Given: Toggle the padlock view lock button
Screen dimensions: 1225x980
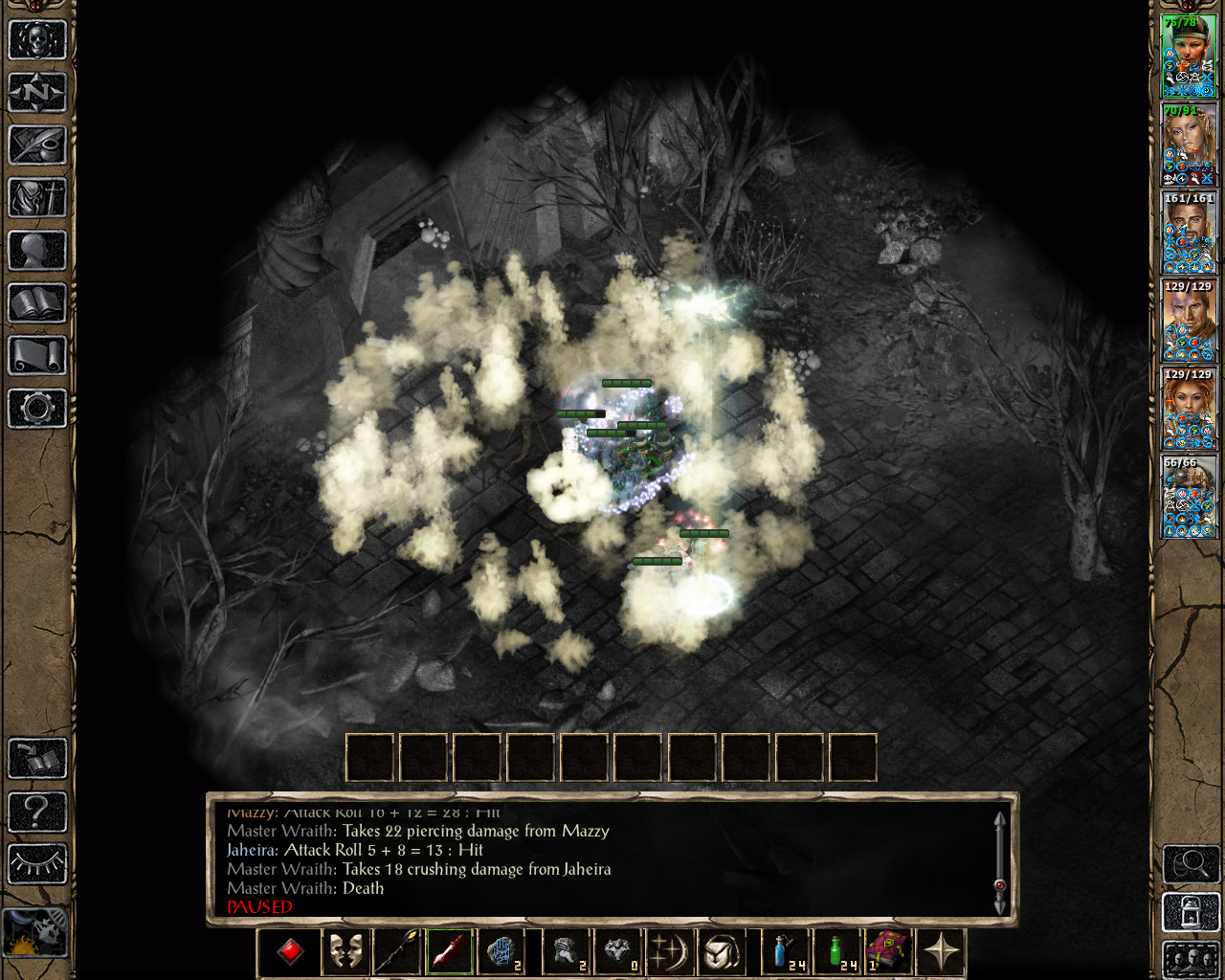Looking at the screenshot, I should 1190,912.
